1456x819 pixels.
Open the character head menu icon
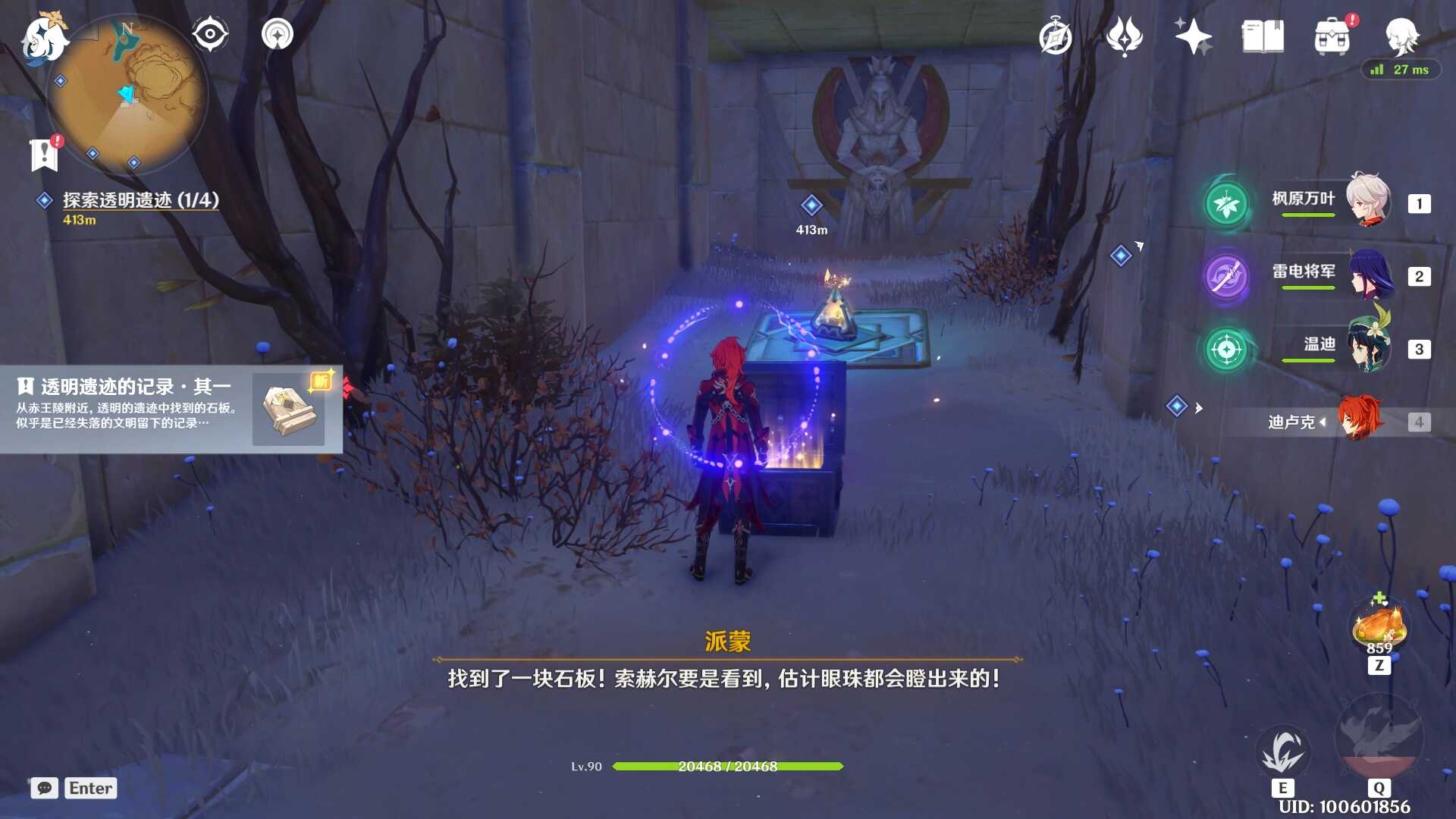pyautogui.click(x=1401, y=35)
